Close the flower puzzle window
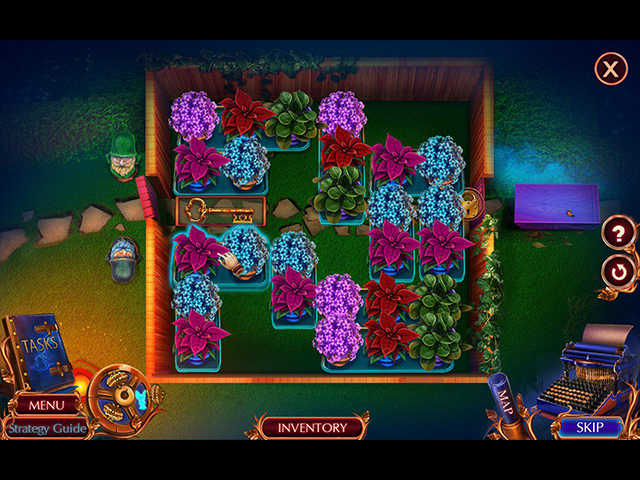Screen dimensions: 640x480 [610, 69]
